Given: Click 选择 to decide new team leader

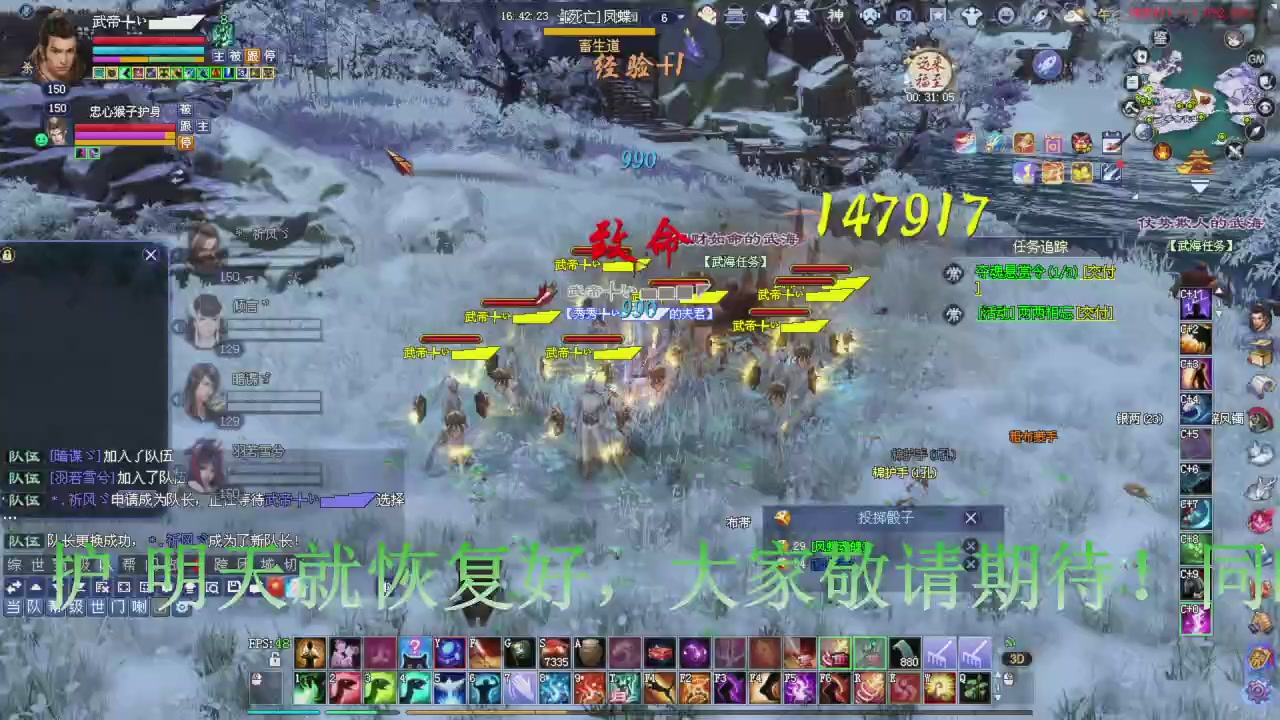Looking at the screenshot, I should pos(388,500).
